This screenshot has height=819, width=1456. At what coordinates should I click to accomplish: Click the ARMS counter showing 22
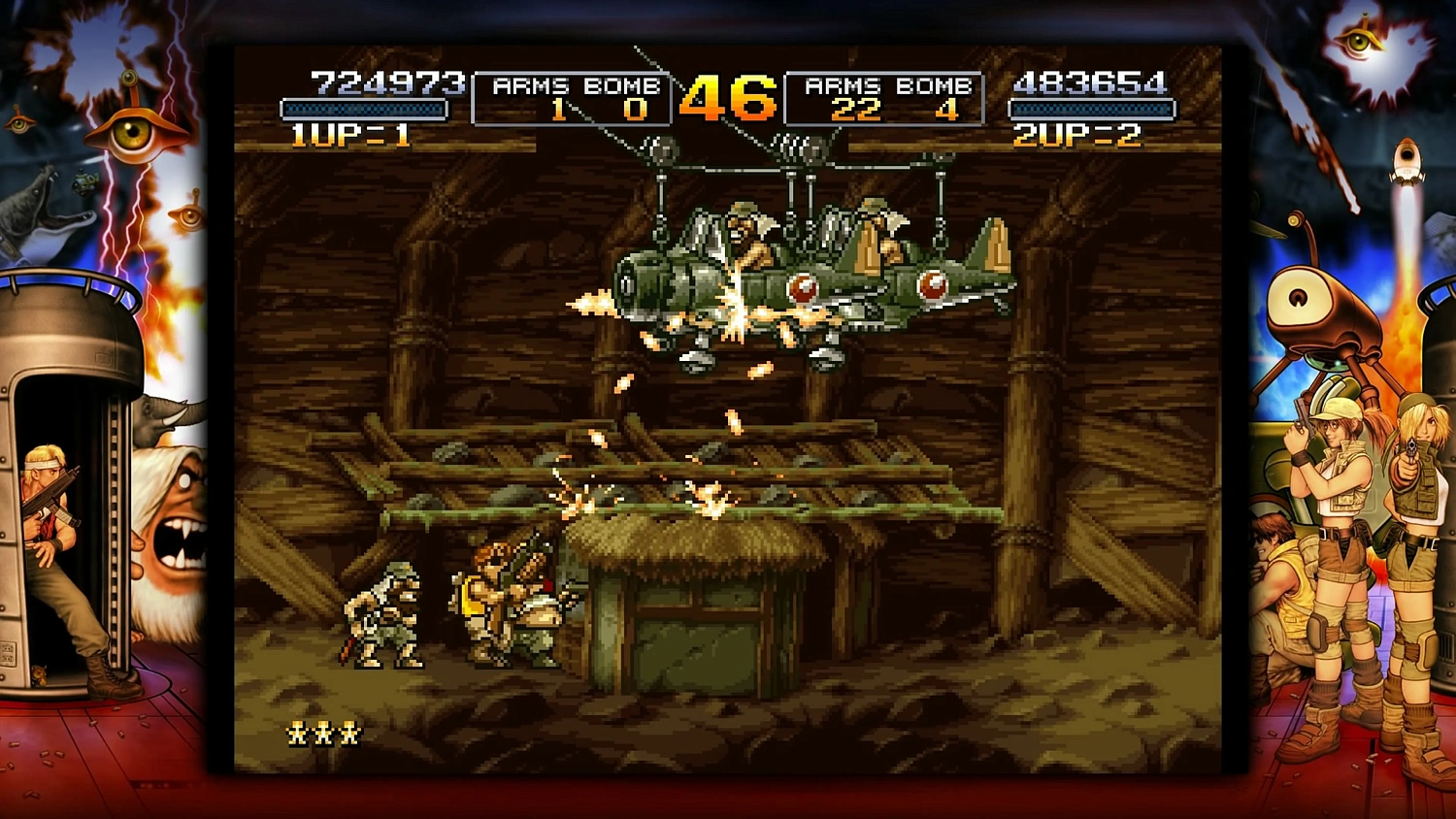coord(856,111)
